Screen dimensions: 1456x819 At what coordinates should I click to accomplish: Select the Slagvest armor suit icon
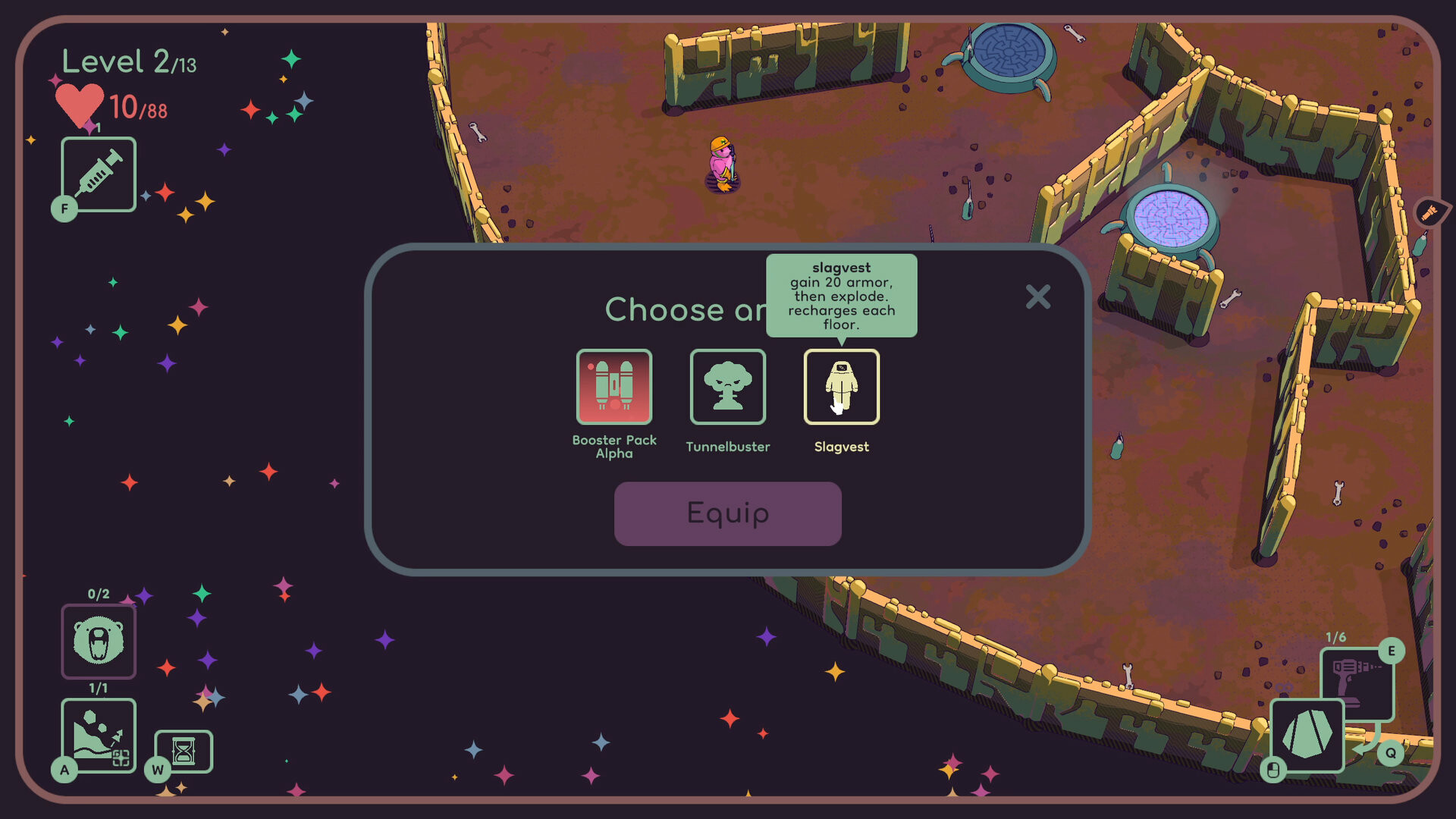[x=842, y=388]
